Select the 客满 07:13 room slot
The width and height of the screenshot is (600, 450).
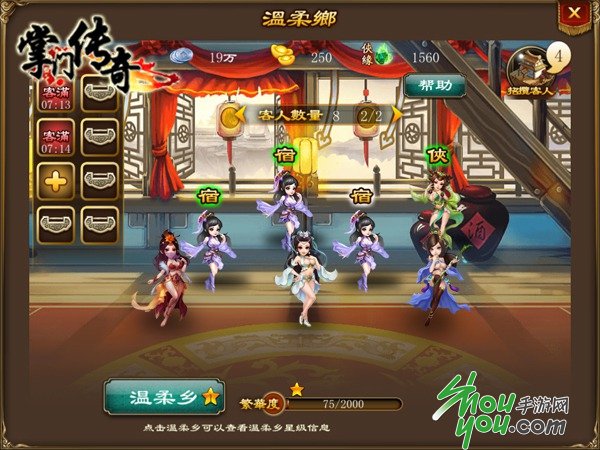click(x=57, y=97)
